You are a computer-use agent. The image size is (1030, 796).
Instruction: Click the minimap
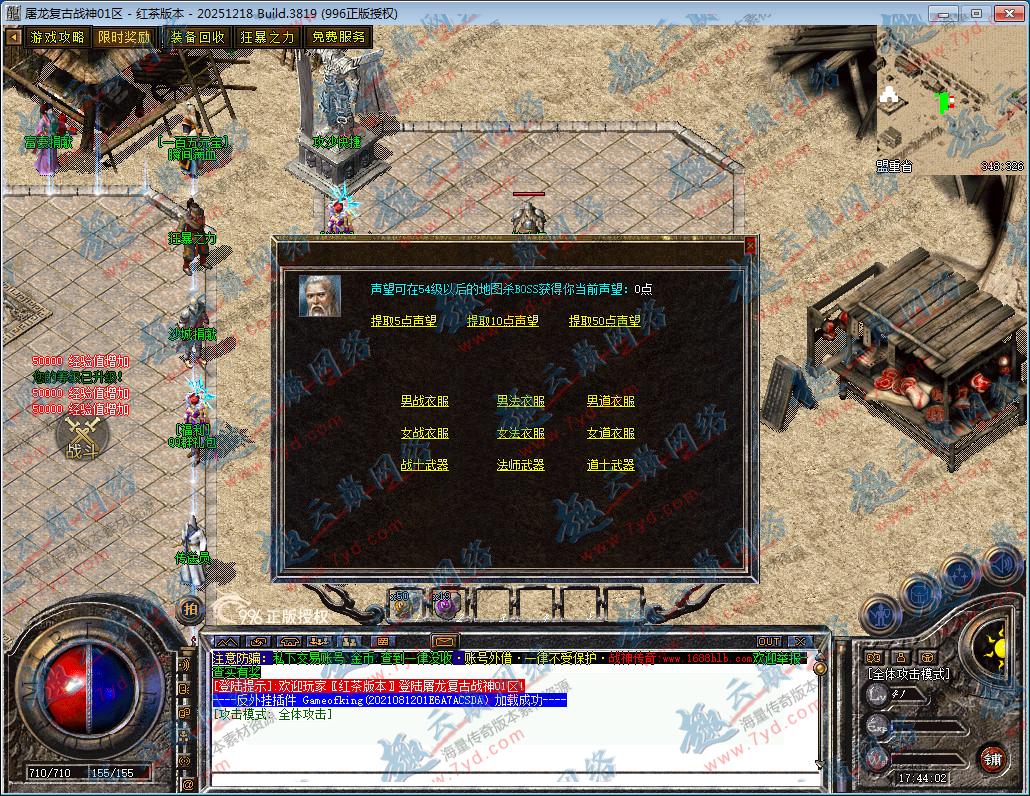click(950, 100)
